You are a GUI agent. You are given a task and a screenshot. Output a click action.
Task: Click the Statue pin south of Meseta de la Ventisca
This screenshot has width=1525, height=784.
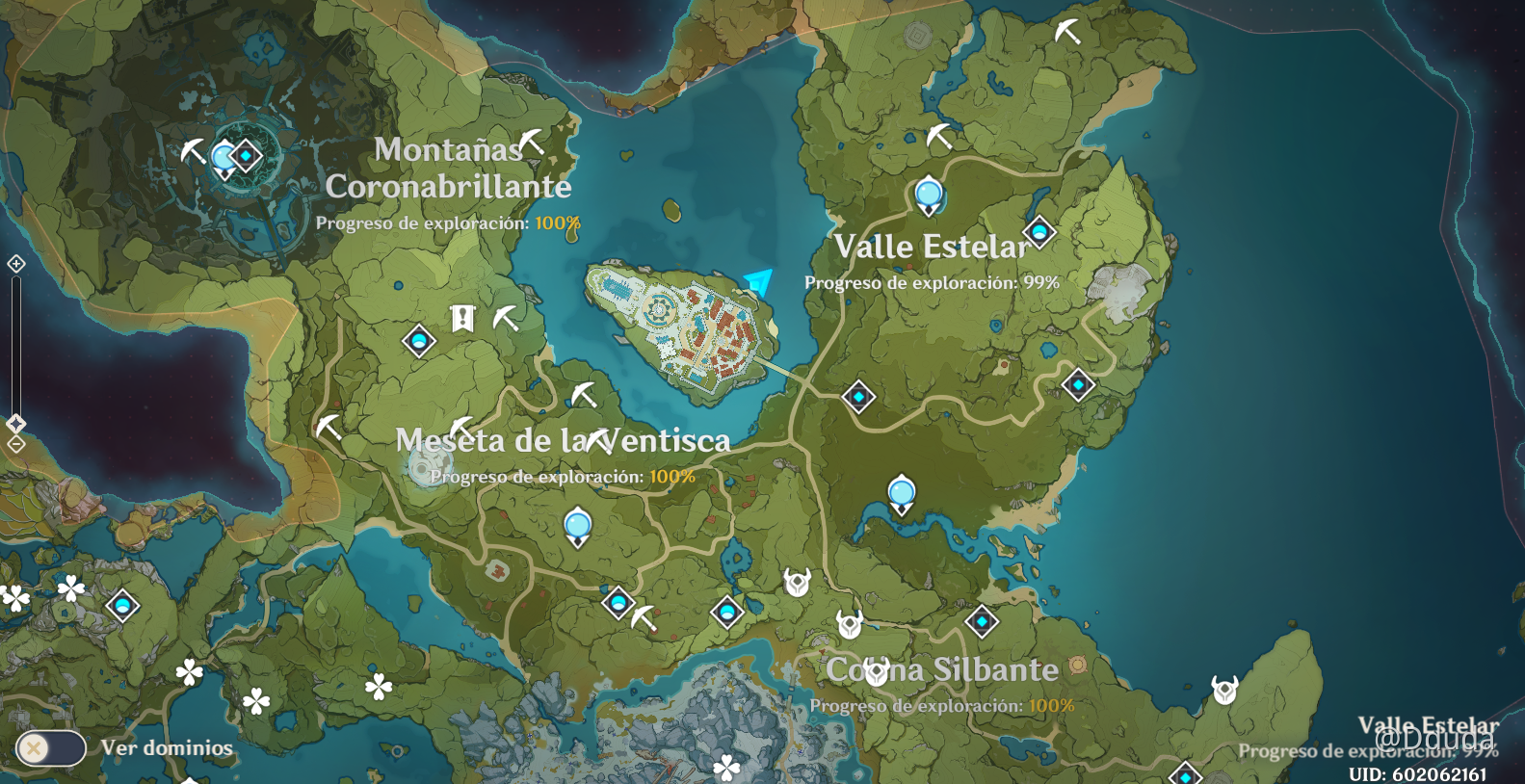click(x=577, y=525)
